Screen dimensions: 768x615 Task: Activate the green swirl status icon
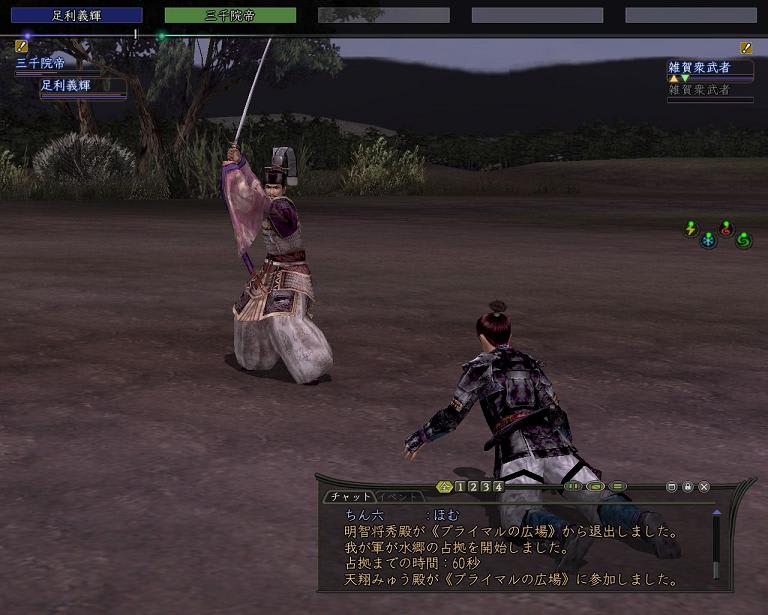(x=743, y=240)
